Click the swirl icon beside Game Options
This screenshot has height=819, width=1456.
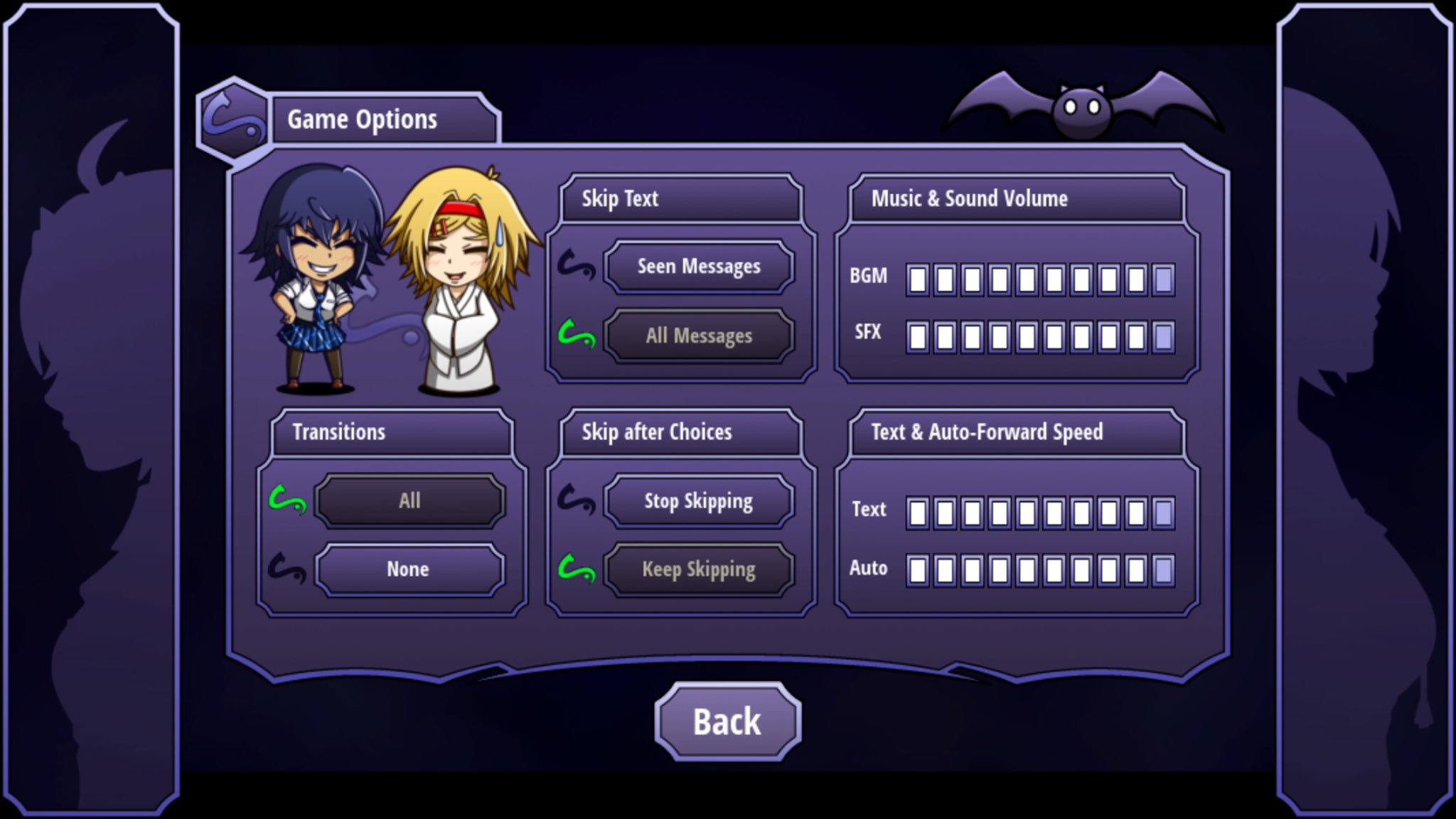pyautogui.click(x=235, y=117)
